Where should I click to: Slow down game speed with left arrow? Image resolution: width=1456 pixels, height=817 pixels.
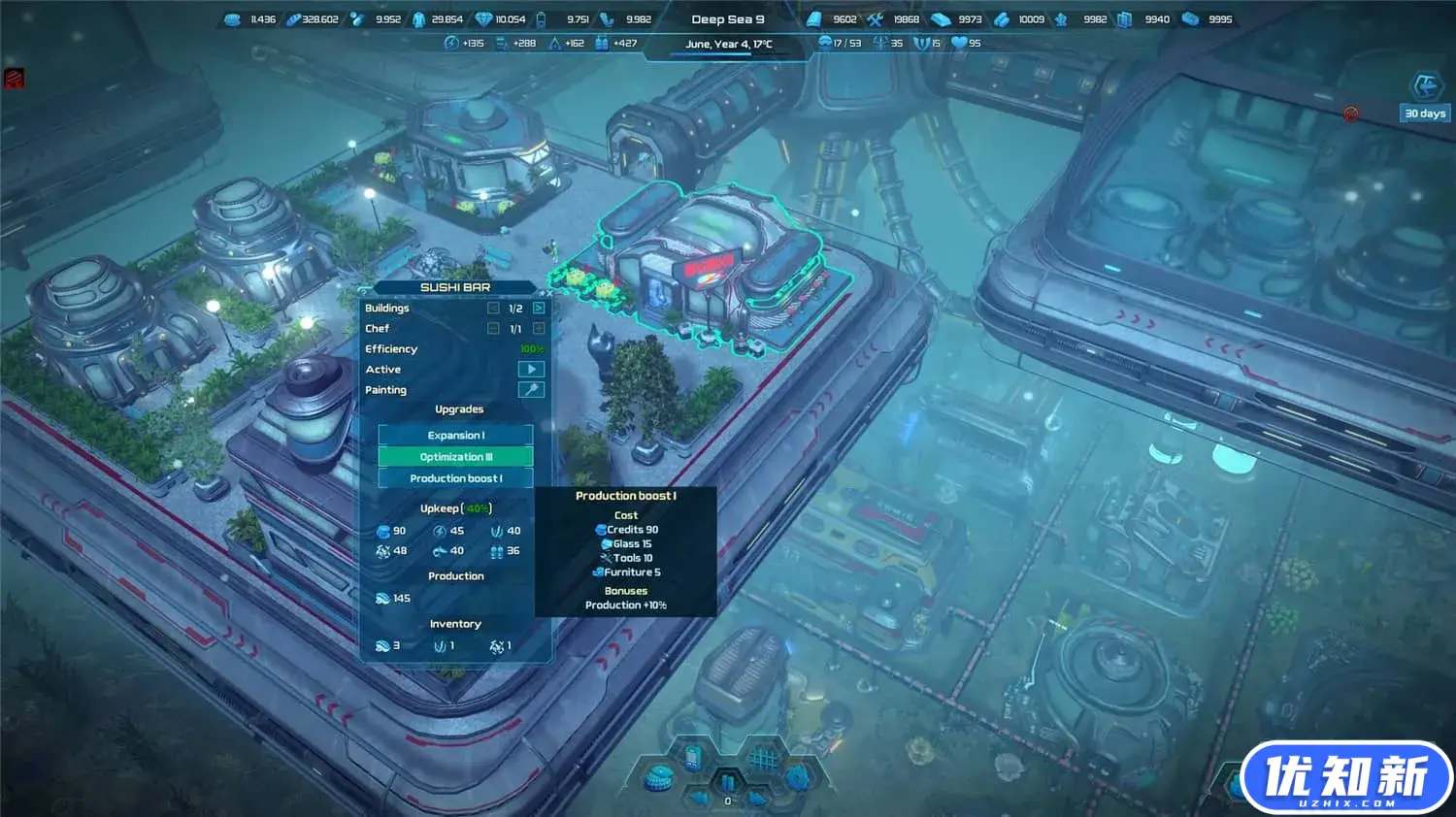pyautogui.click(x=699, y=799)
